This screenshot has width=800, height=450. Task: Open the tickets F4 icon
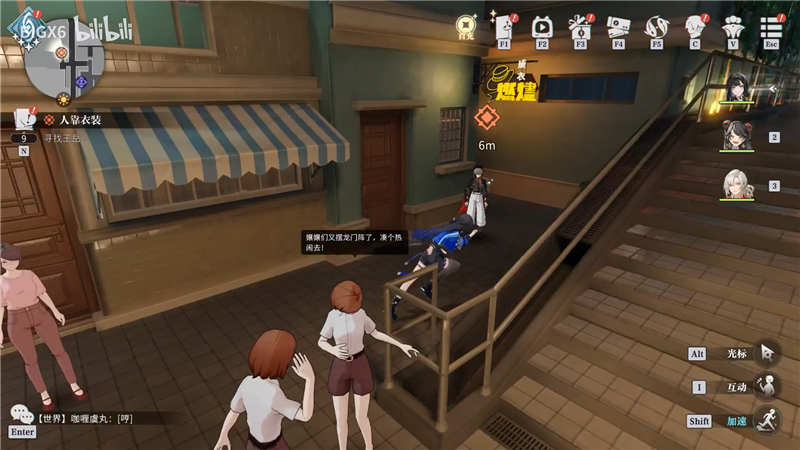click(x=618, y=26)
